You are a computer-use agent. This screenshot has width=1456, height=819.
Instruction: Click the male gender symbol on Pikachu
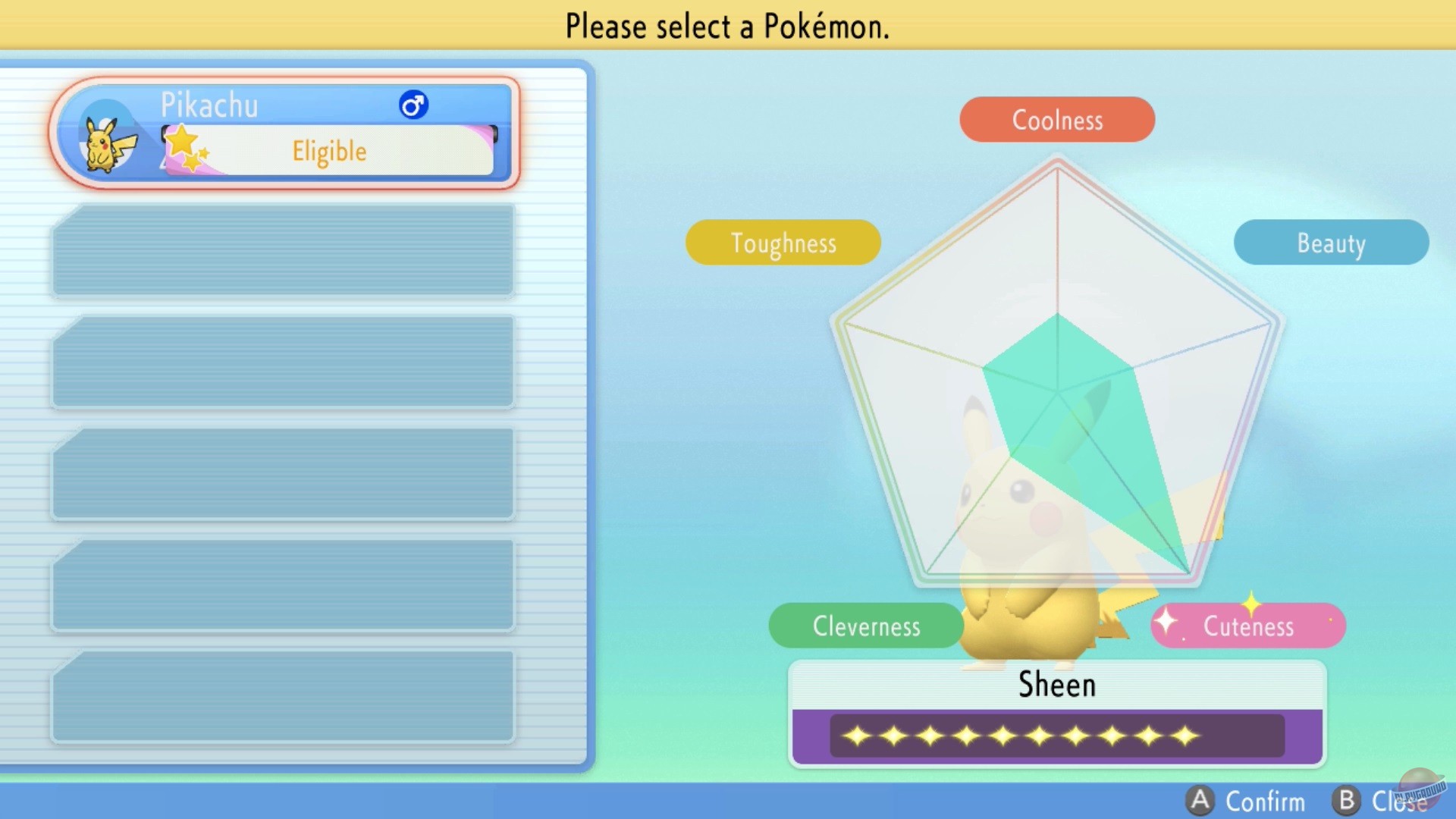pyautogui.click(x=413, y=105)
